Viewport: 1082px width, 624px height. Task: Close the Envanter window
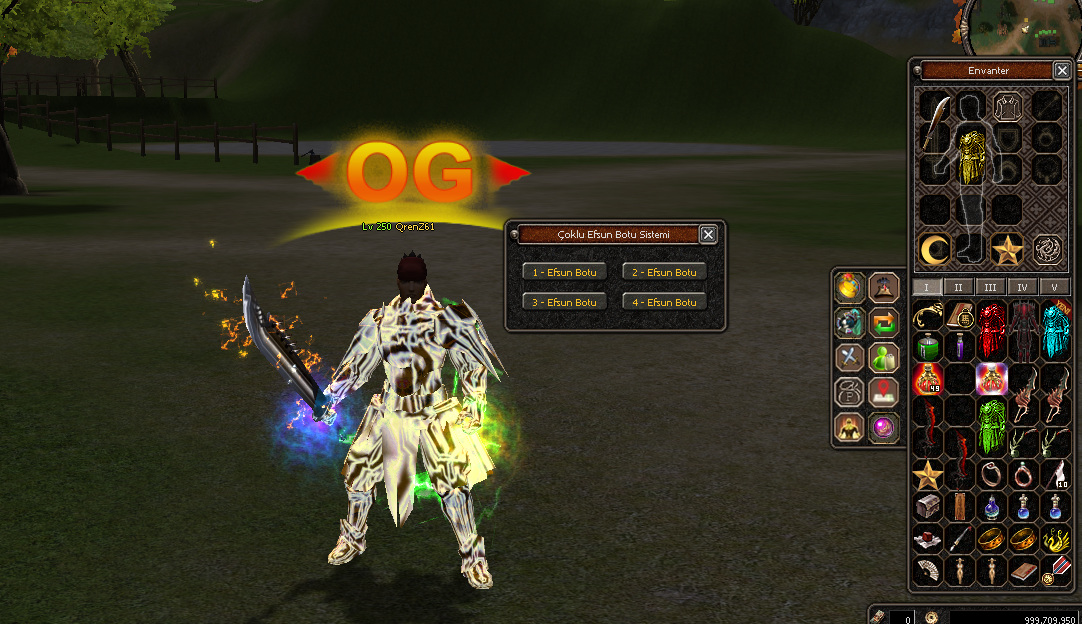[1062, 70]
